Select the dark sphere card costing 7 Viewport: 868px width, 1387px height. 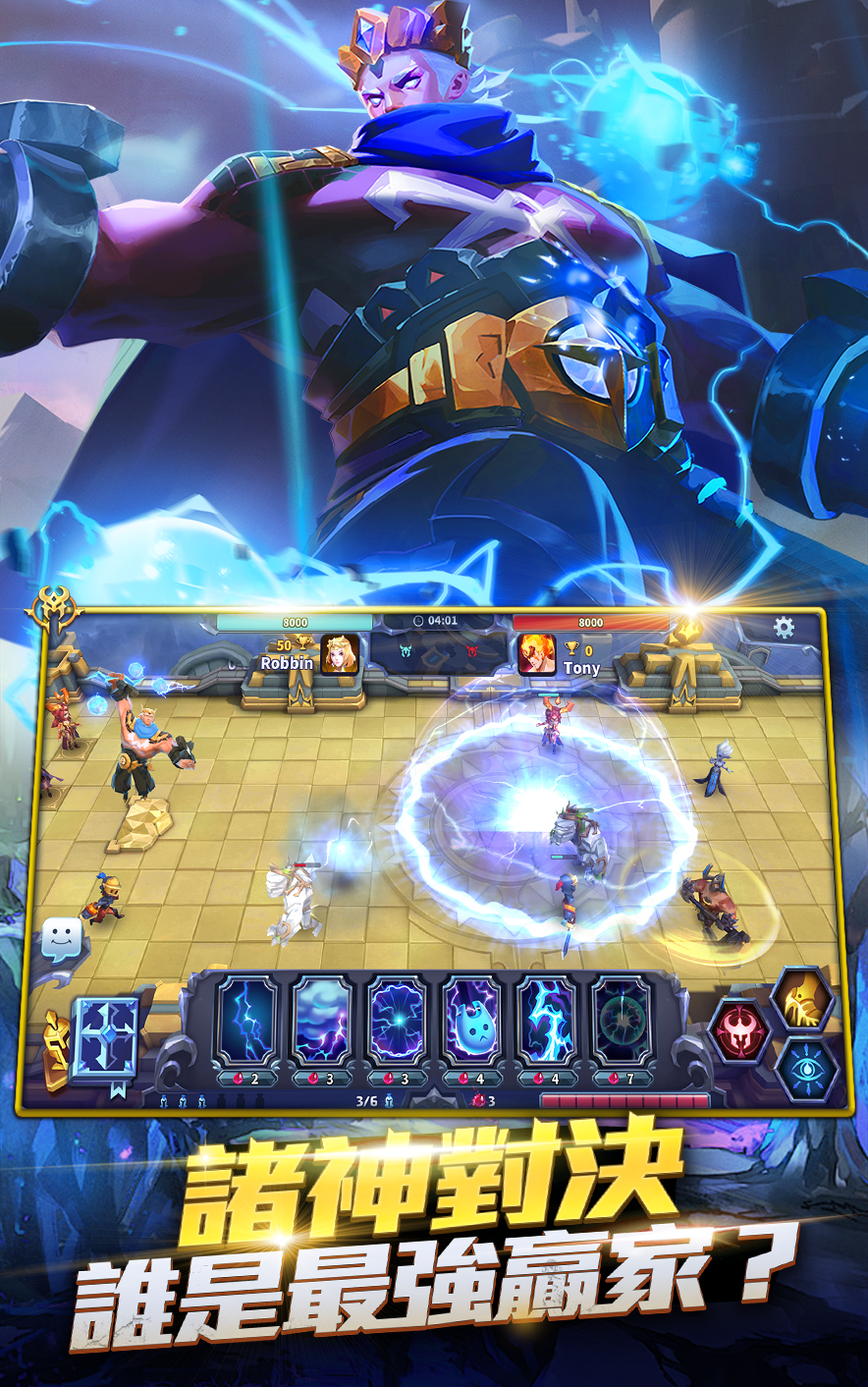[622, 1023]
